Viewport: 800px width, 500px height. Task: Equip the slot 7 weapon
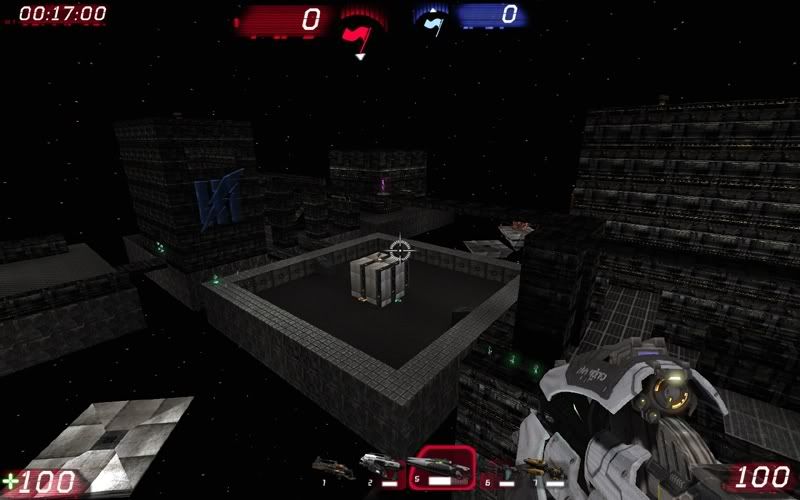pyautogui.click(x=543, y=466)
